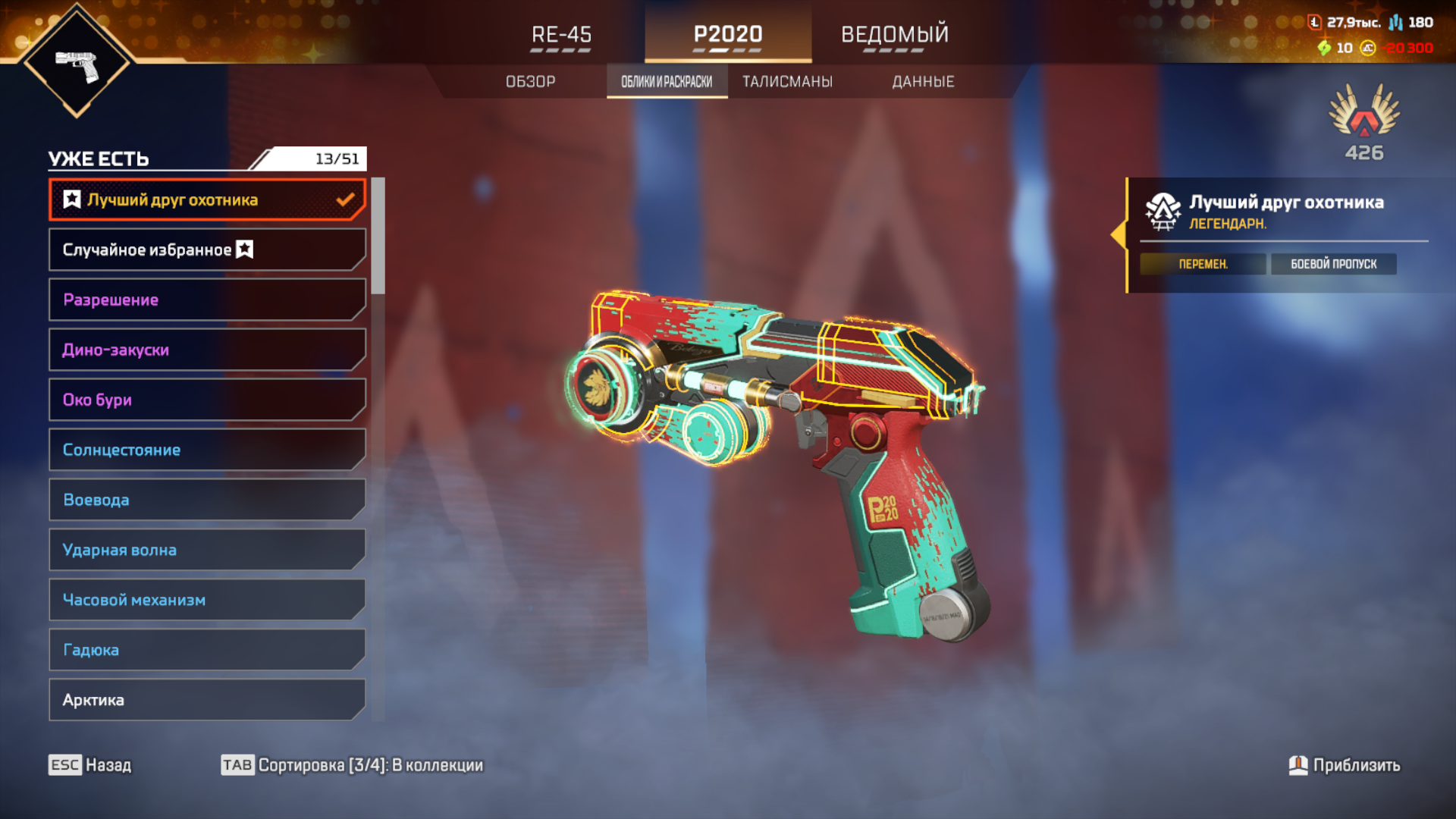Show the ТАЛИСМАНЫ tab
The image size is (1456, 819).
[x=787, y=82]
